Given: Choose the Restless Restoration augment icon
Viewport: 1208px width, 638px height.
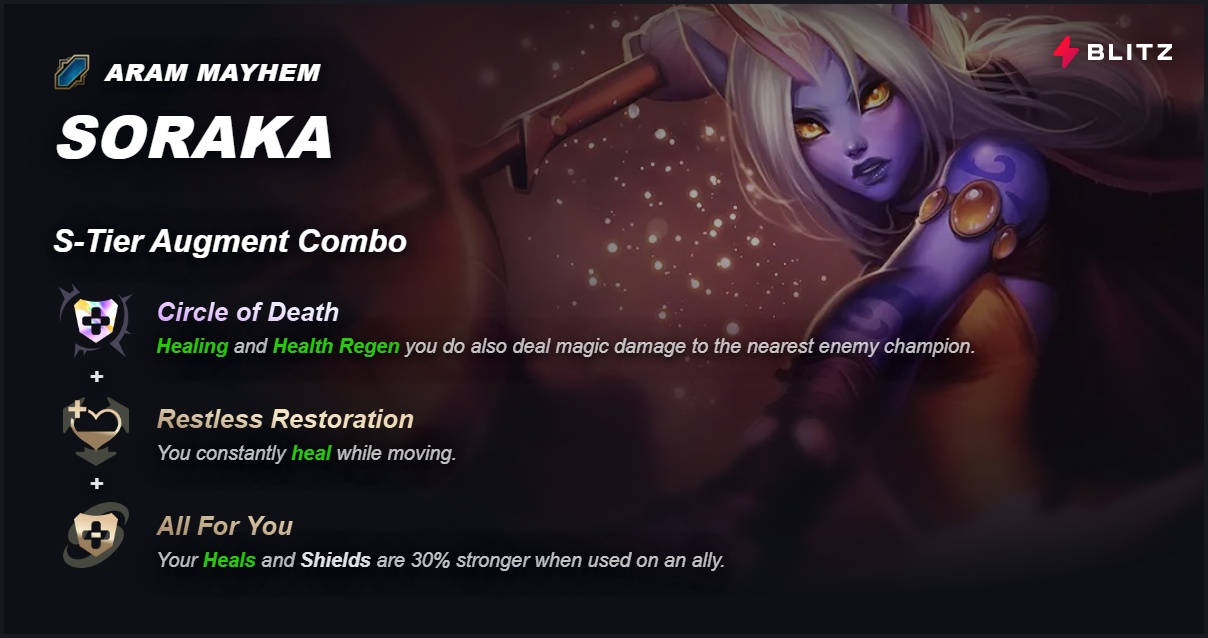Looking at the screenshot, I should click(96, 428).
